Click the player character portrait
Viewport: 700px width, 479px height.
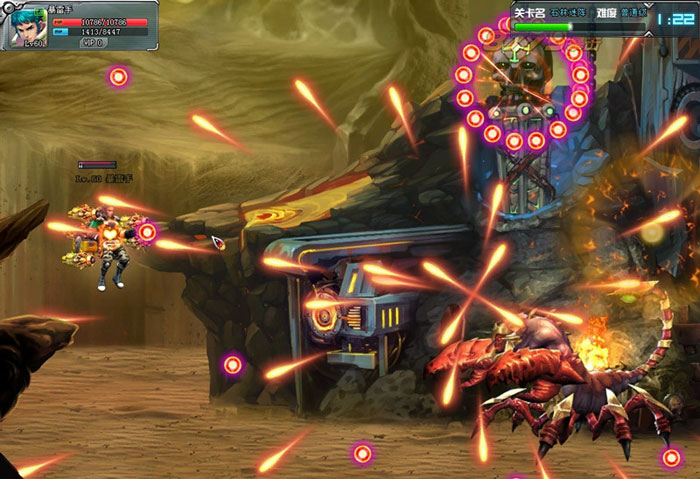pyautogui.click(x=27, y=26)
